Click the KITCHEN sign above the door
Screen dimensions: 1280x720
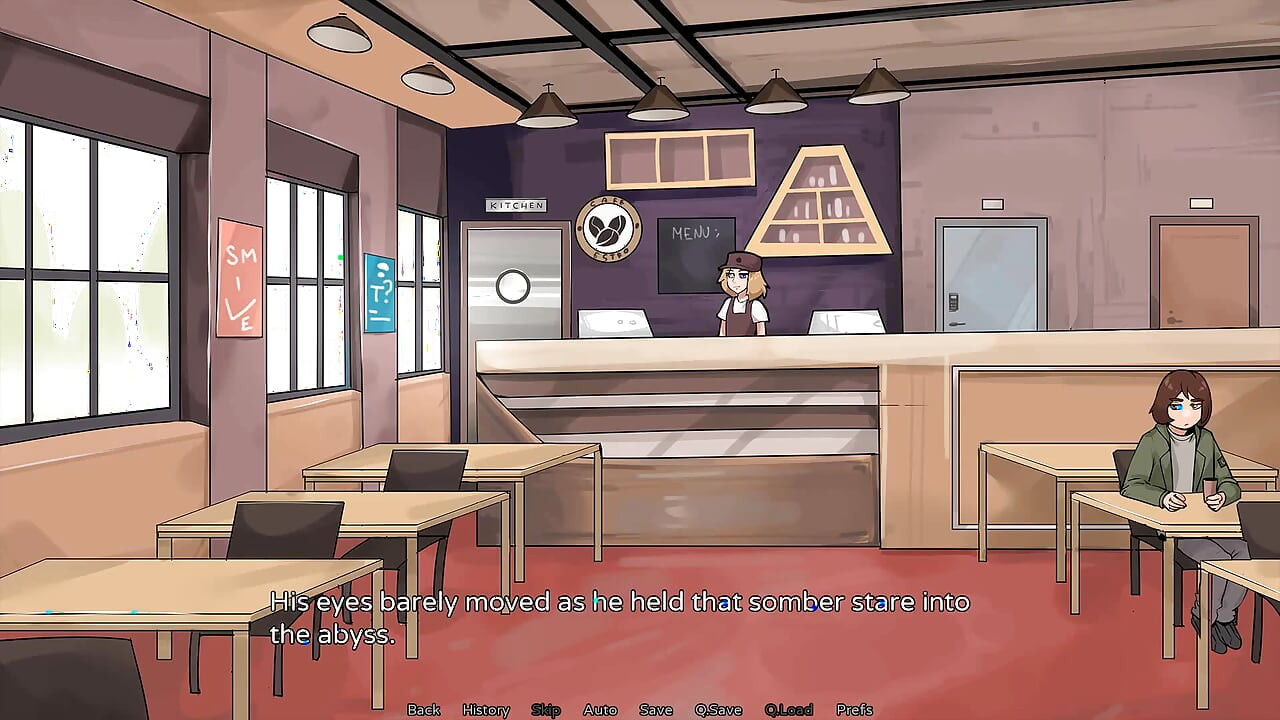point(515,205)
